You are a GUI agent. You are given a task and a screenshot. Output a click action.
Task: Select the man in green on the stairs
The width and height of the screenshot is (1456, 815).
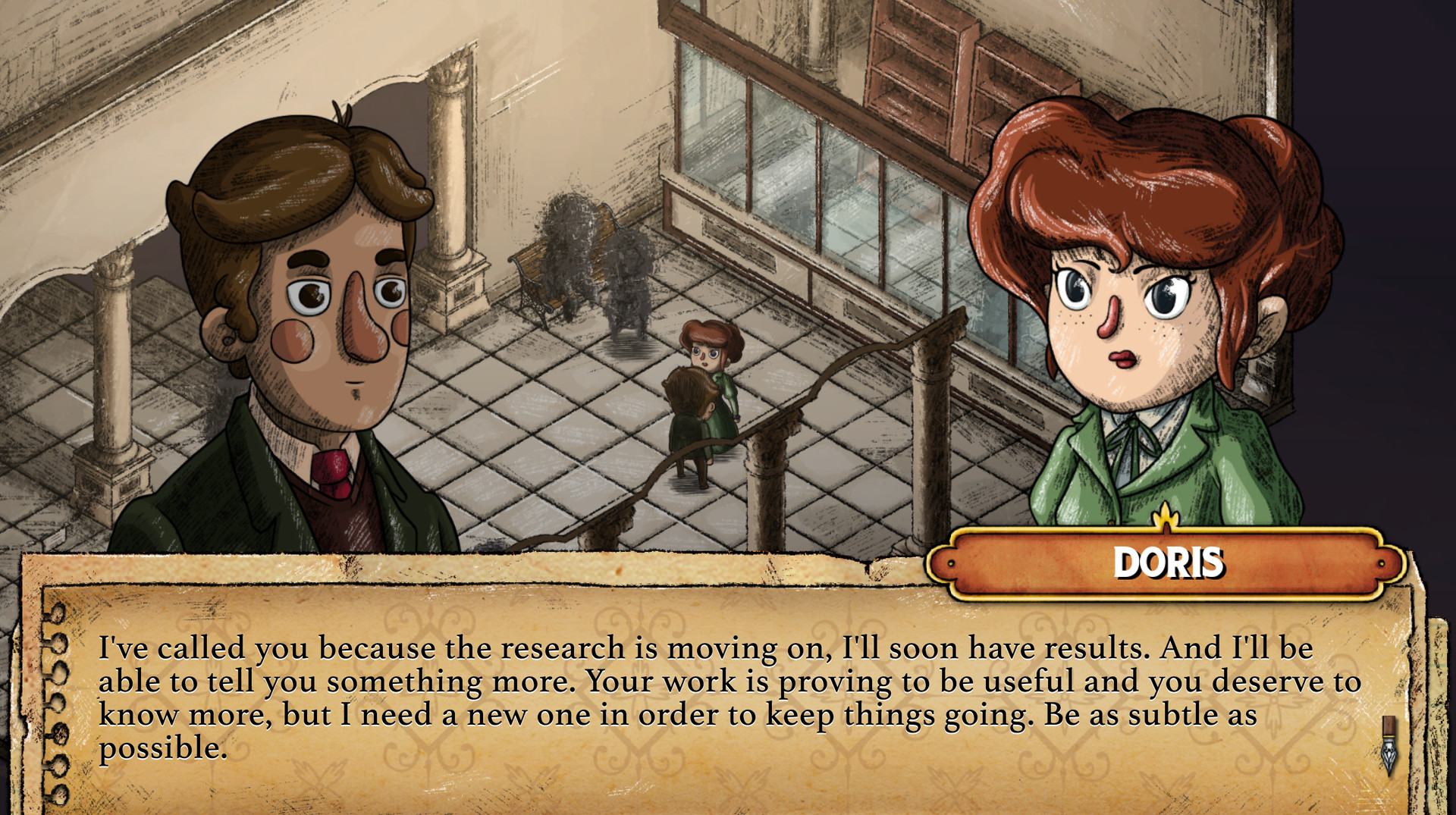point(690,425)
